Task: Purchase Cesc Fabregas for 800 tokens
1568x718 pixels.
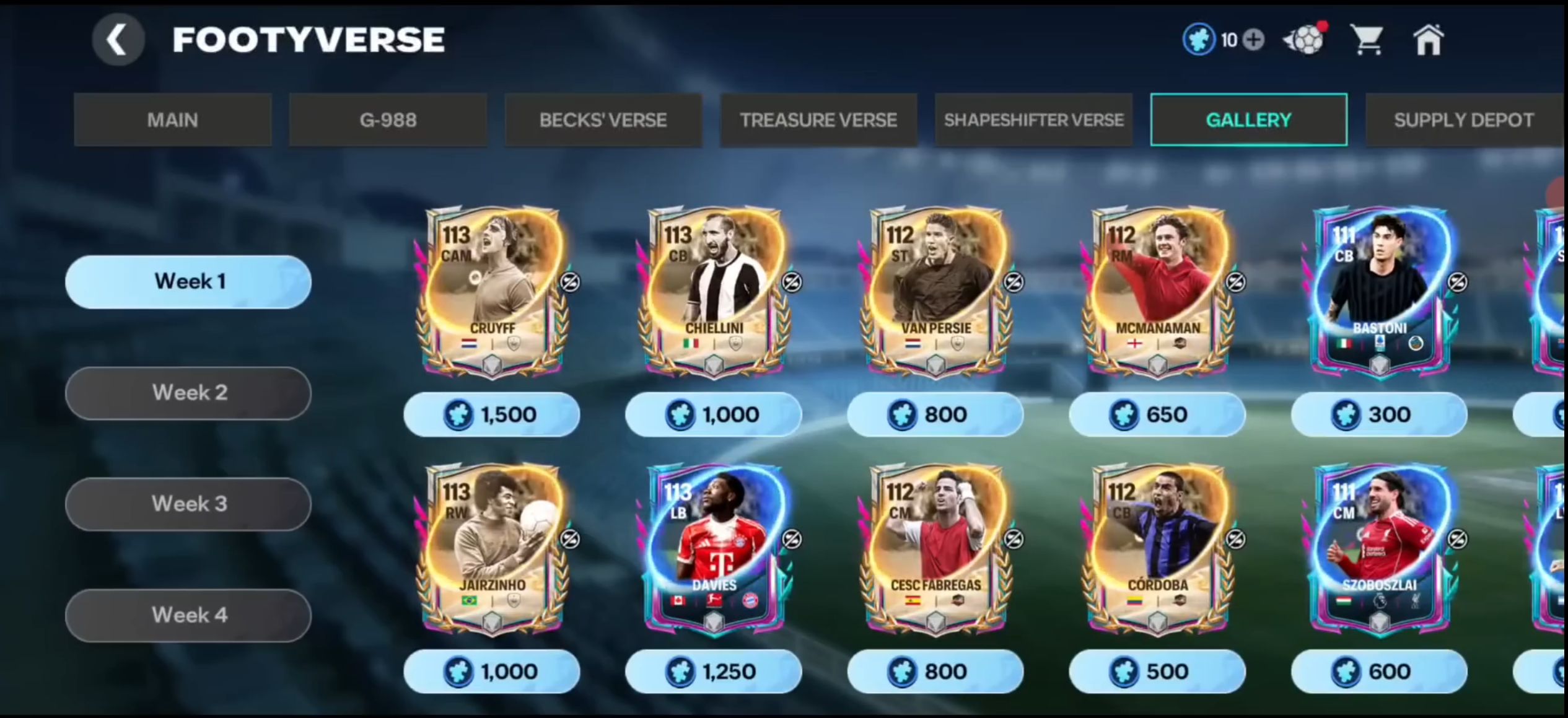Action: (935, 671)
